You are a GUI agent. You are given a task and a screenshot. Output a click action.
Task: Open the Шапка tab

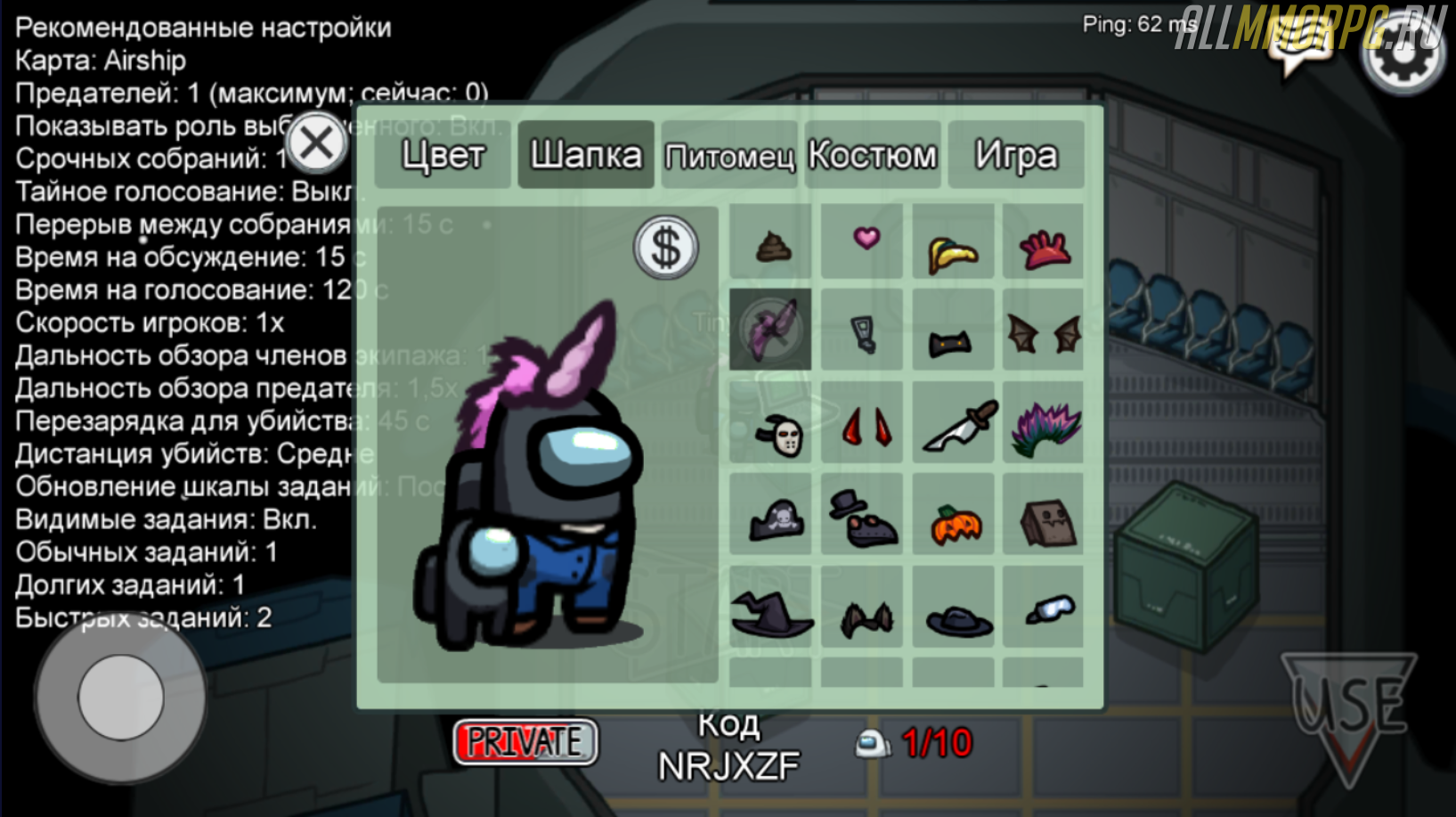(x=585, y=155)
